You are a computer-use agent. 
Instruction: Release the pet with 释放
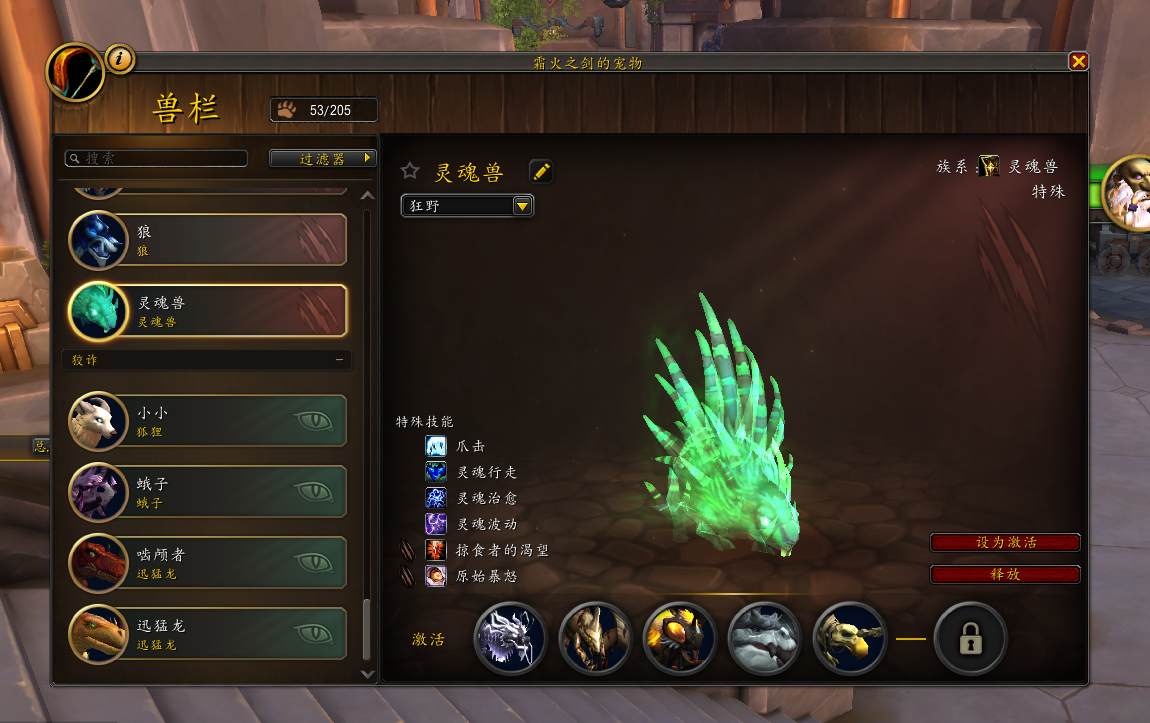(x=1005, y=575)
